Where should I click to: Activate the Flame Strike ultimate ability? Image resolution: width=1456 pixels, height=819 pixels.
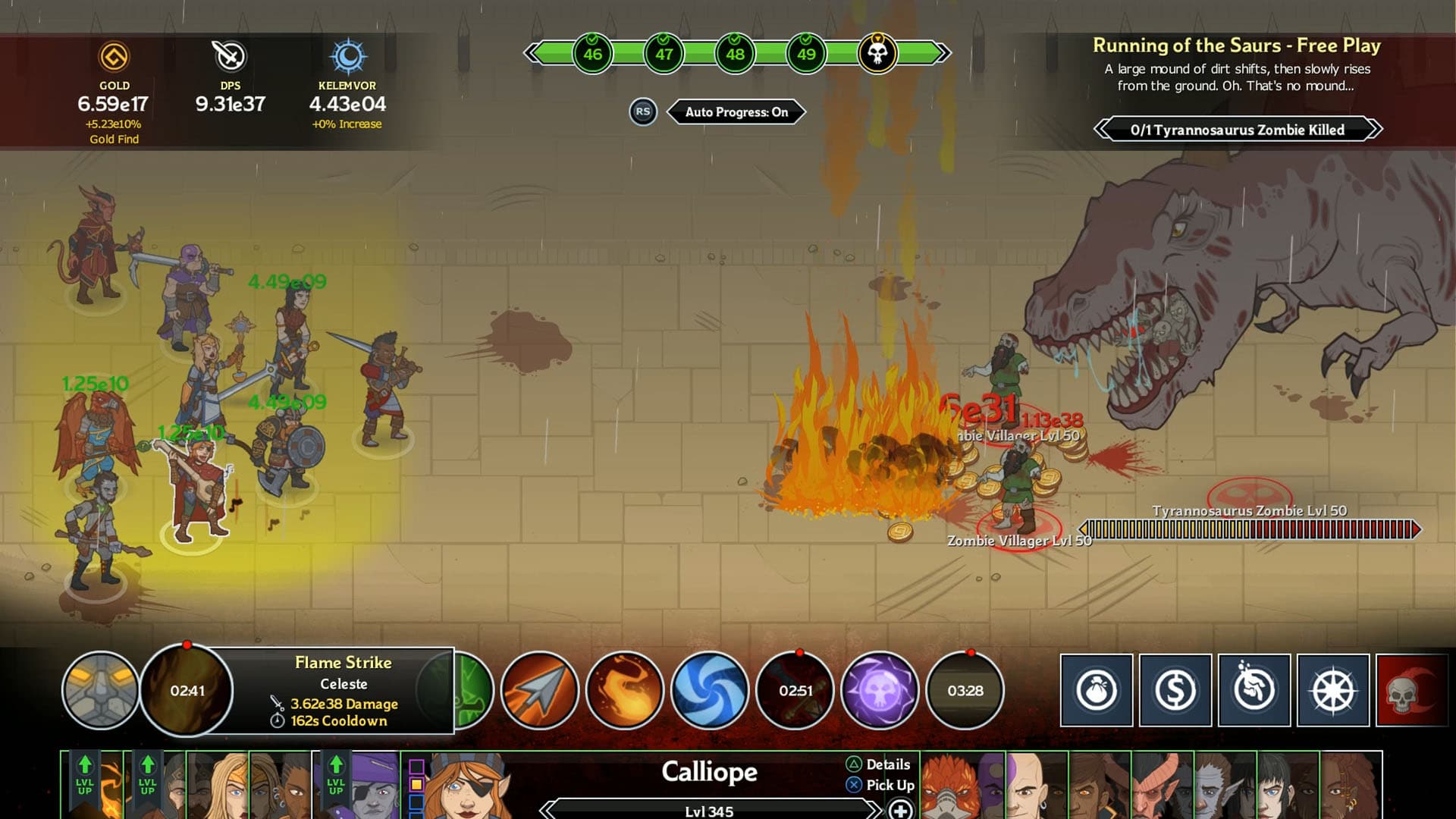click(188, 691)
